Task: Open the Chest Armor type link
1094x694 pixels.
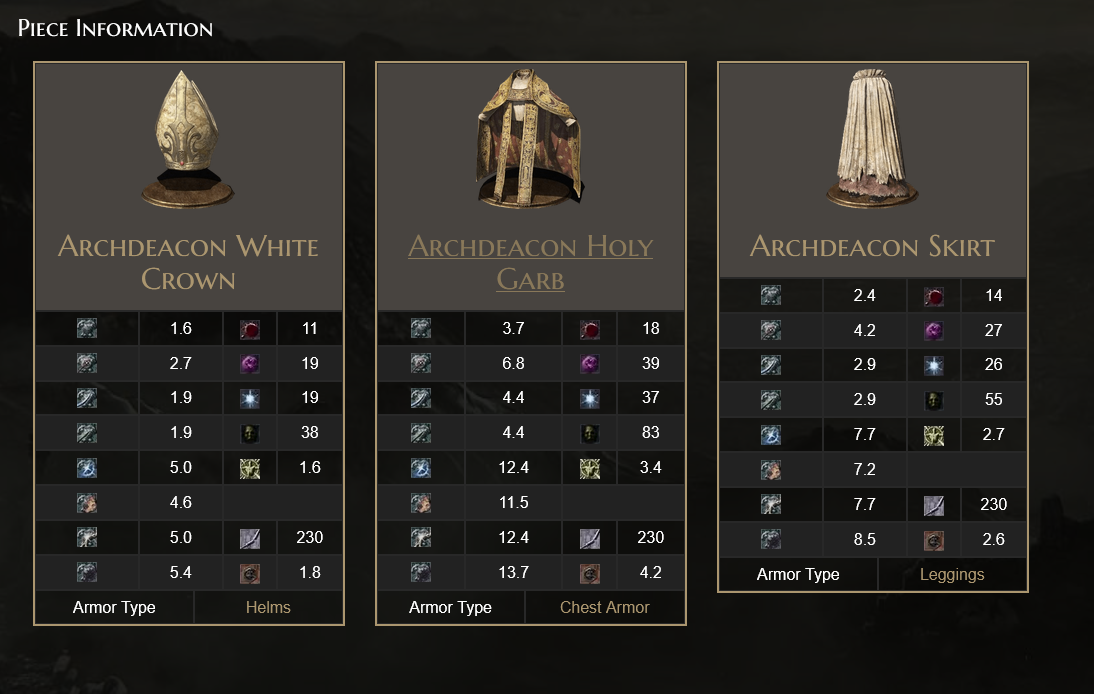Action: point(604,607)
